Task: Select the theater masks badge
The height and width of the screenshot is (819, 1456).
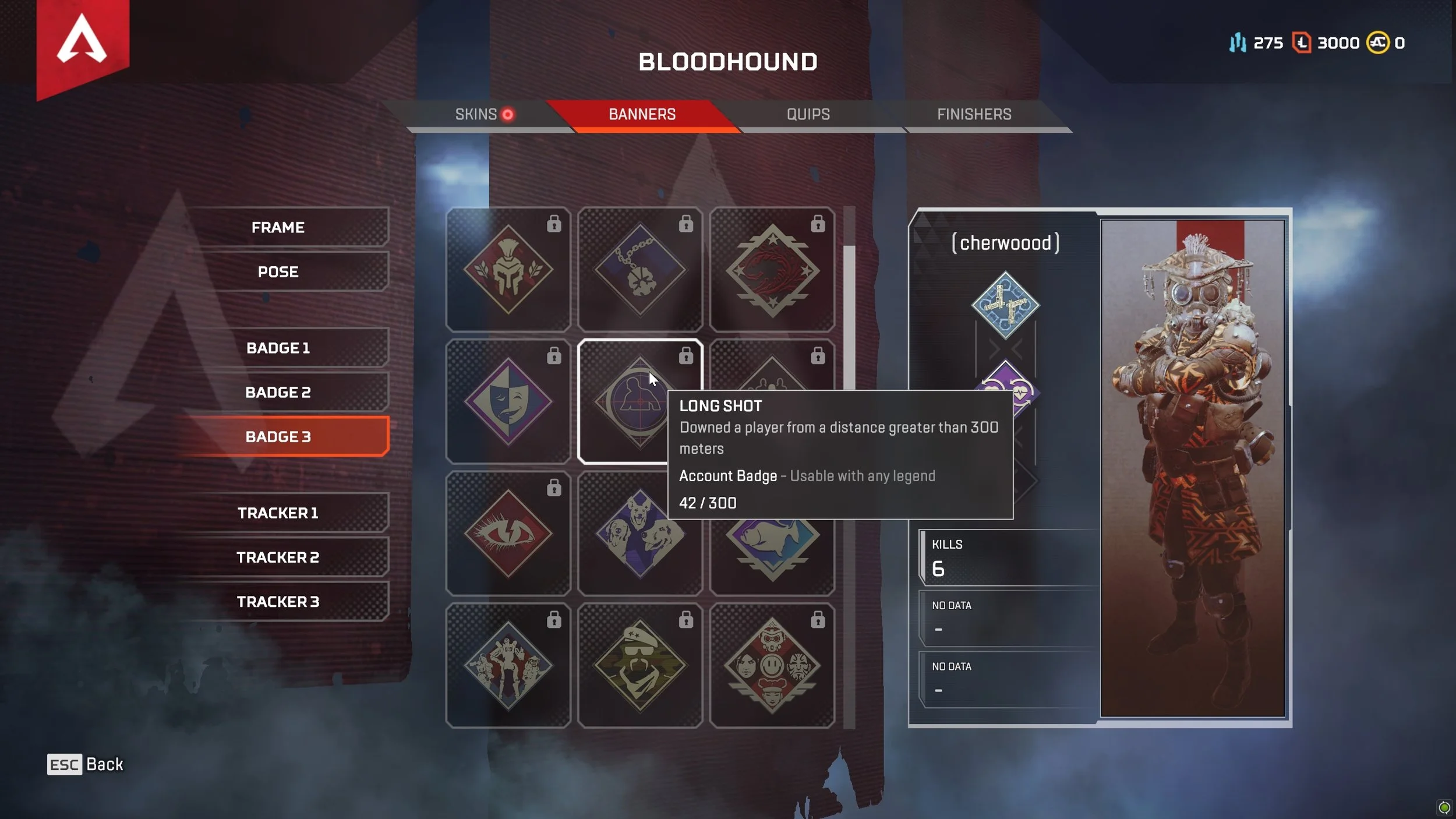Action: pos(508,401)
